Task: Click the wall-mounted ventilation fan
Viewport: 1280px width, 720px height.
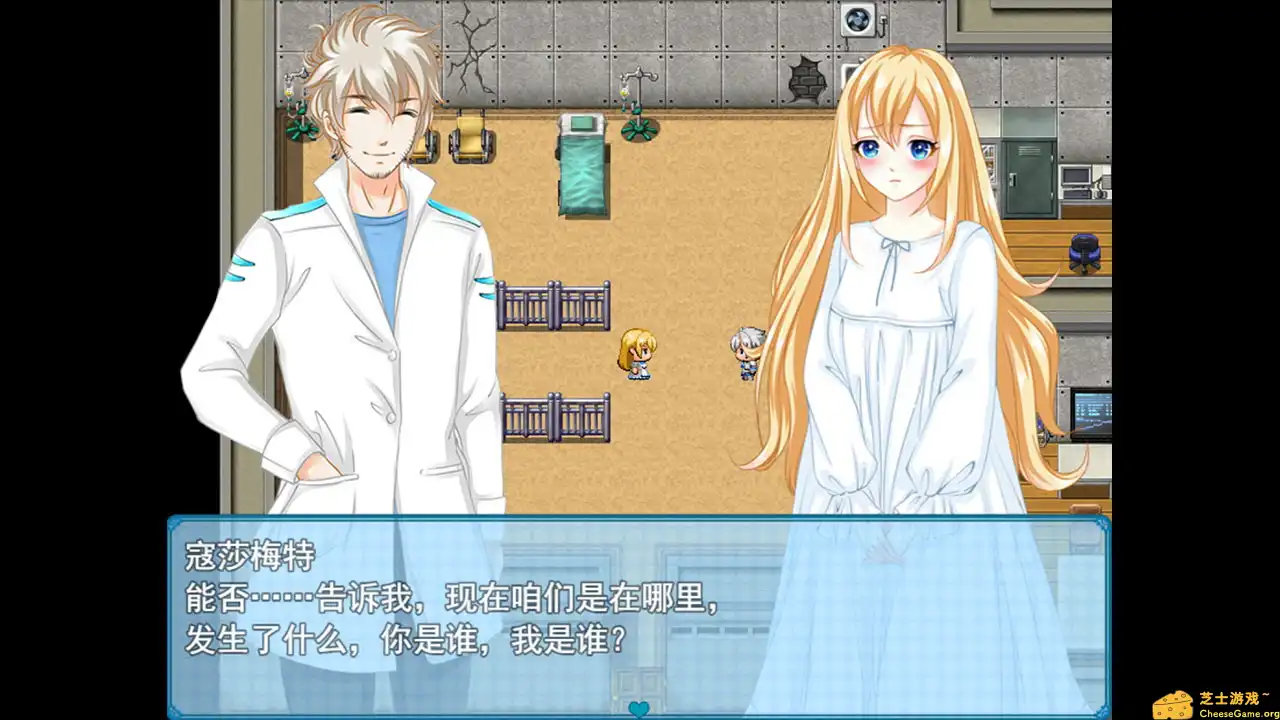Action: [858, 18]
